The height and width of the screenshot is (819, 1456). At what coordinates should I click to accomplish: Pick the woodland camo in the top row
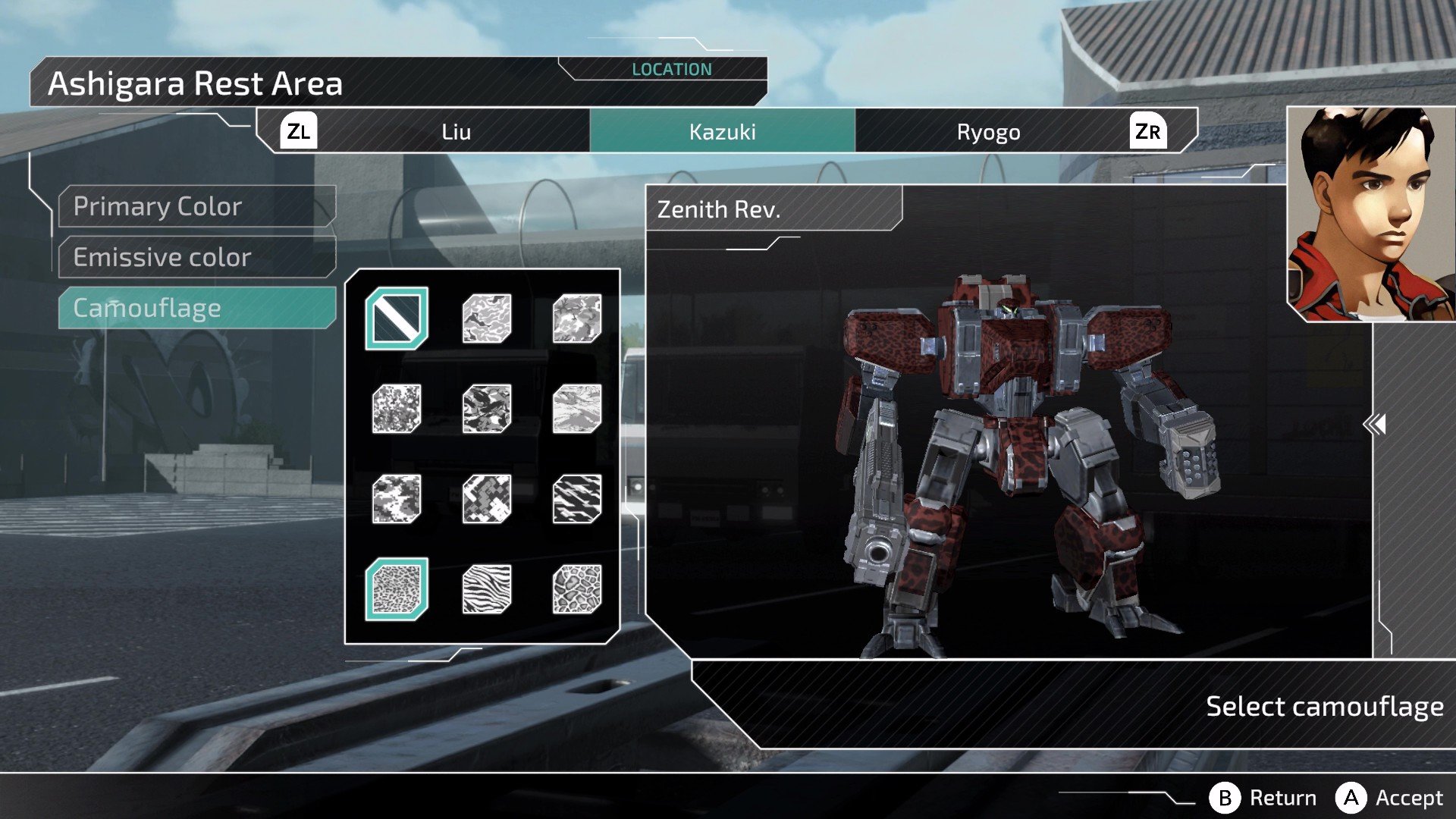click(485, 317)
